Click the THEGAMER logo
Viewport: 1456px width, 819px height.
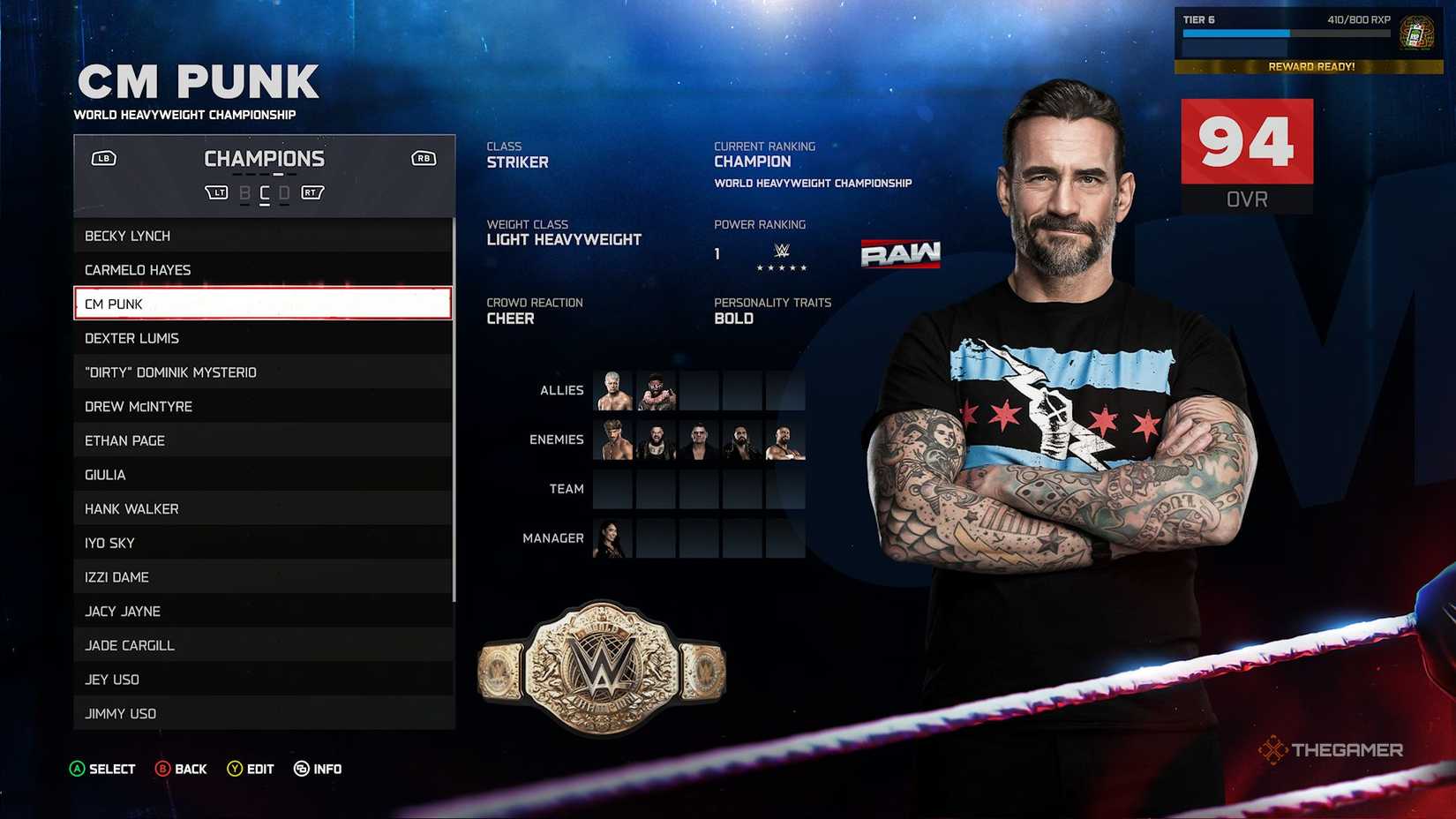click(1331, 749)
